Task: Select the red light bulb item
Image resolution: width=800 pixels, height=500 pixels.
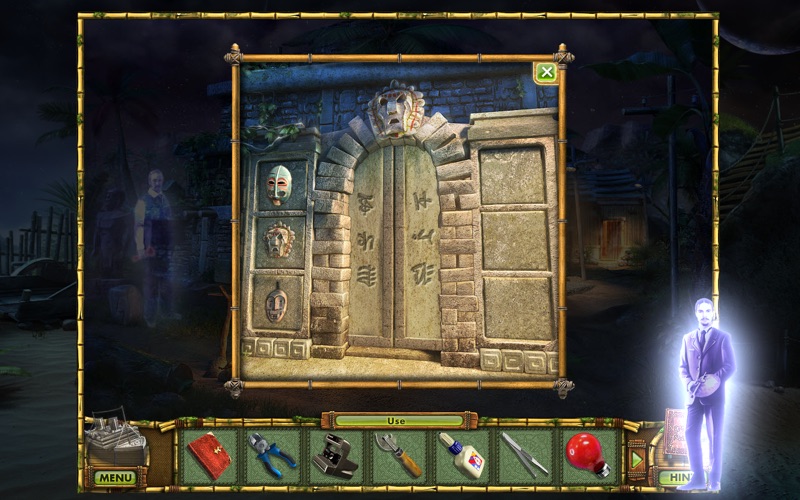Action: tap(587, 455)
